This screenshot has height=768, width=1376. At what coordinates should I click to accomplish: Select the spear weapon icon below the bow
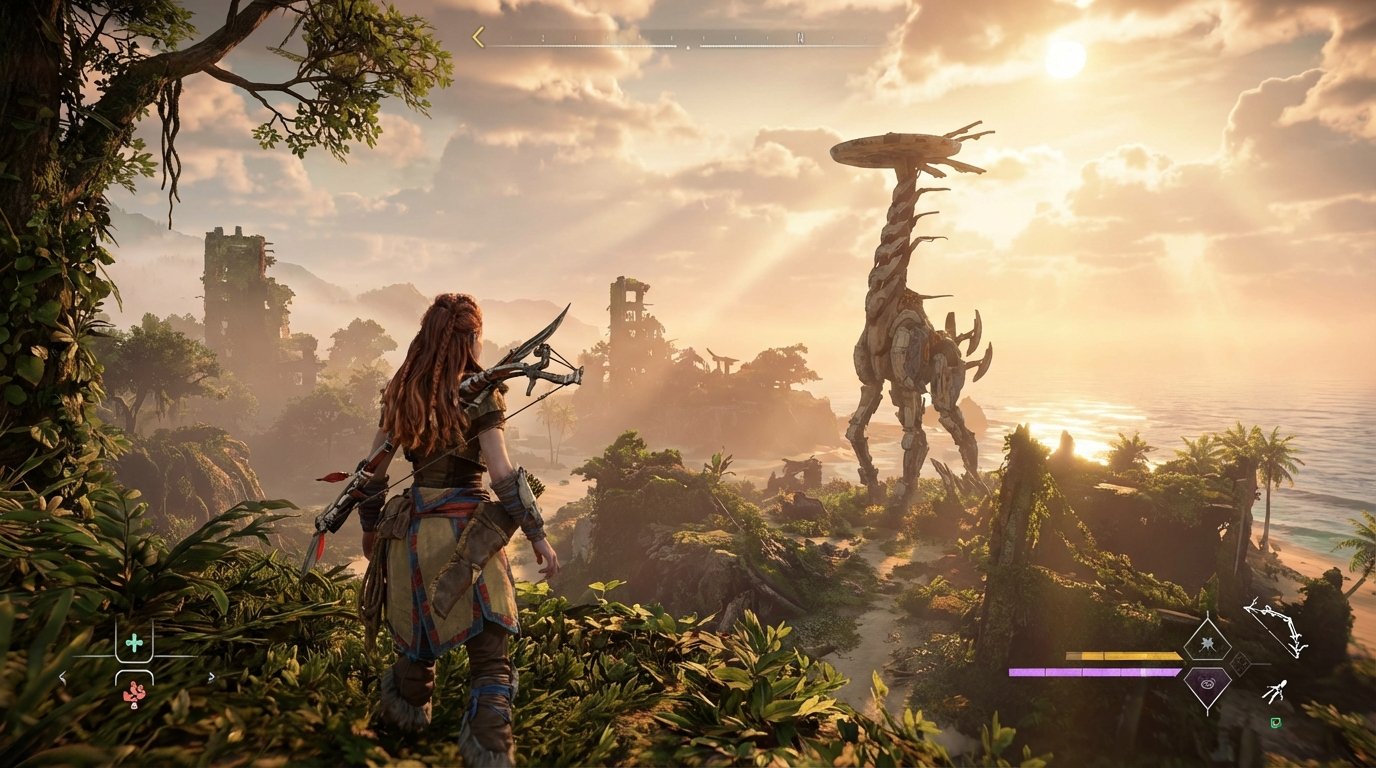click(1277, 690)
